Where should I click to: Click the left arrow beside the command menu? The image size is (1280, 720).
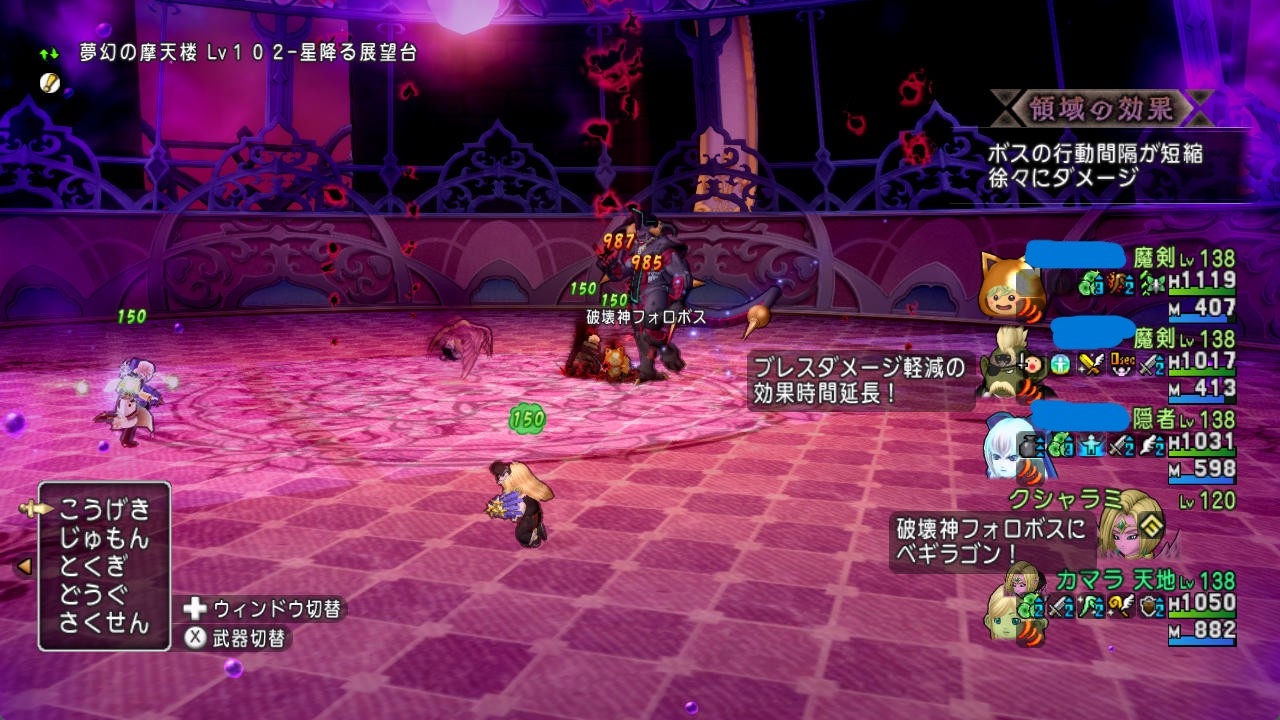tap(24, 566)
